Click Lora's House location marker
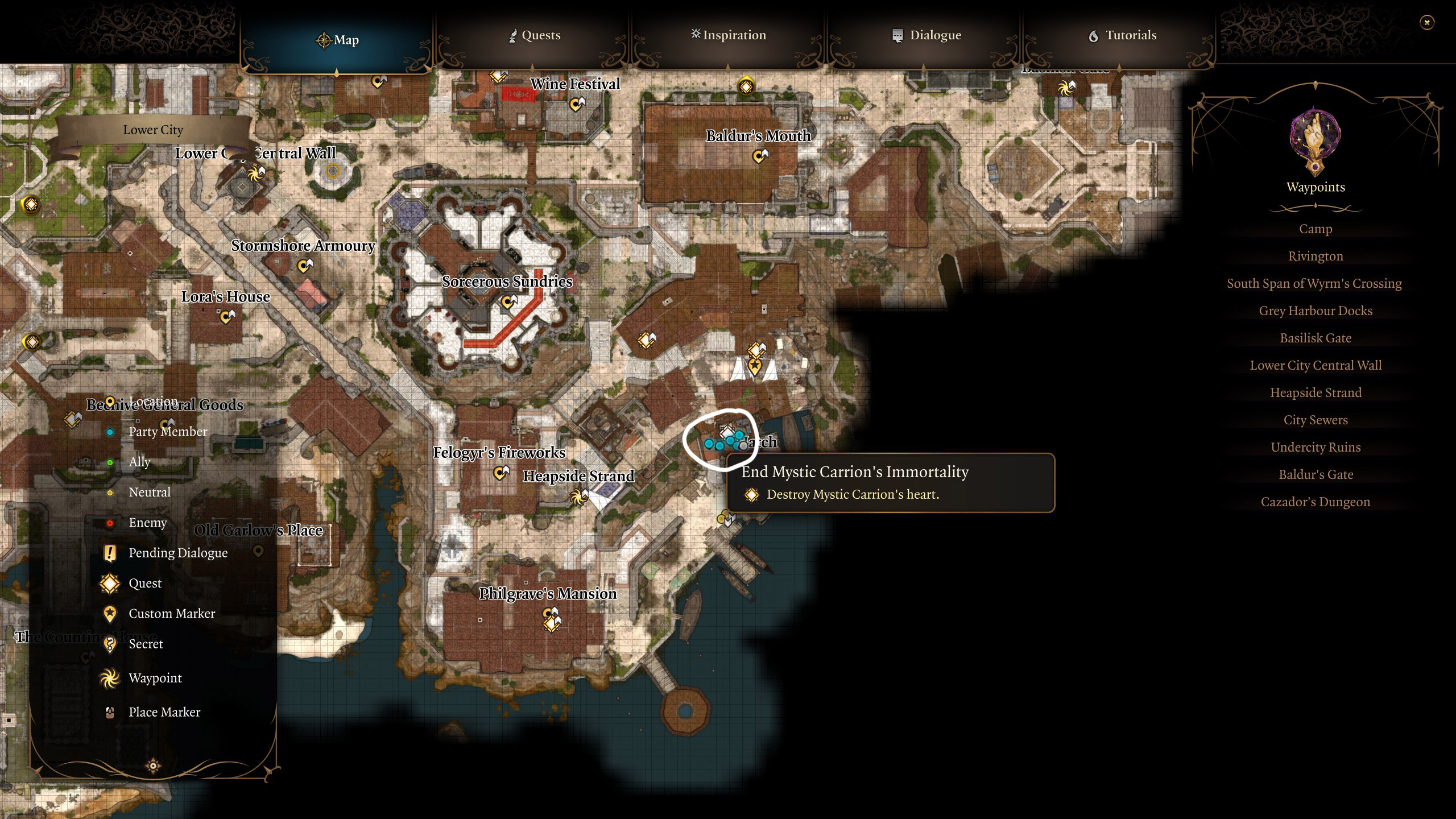Screen dimensions: 1456x819 pos(226,316)
